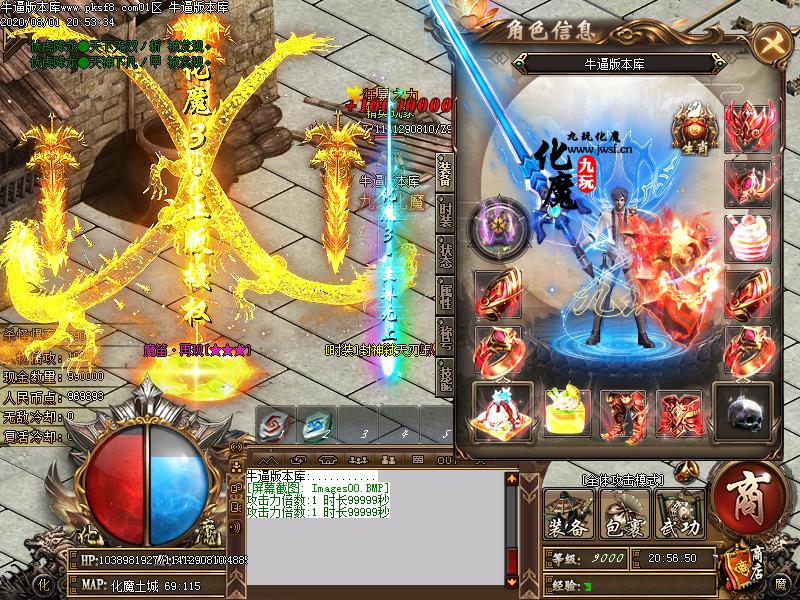This screenshot has height=600, width=800.
Task: Show the 属性 (attributes) tab
Action: click(445, 296)
